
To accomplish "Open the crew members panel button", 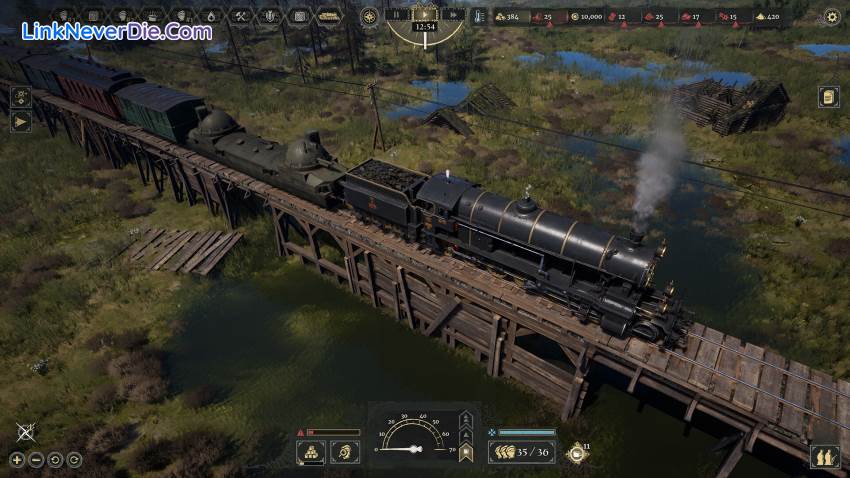I will pyautogui.click(x=825, y=457).
